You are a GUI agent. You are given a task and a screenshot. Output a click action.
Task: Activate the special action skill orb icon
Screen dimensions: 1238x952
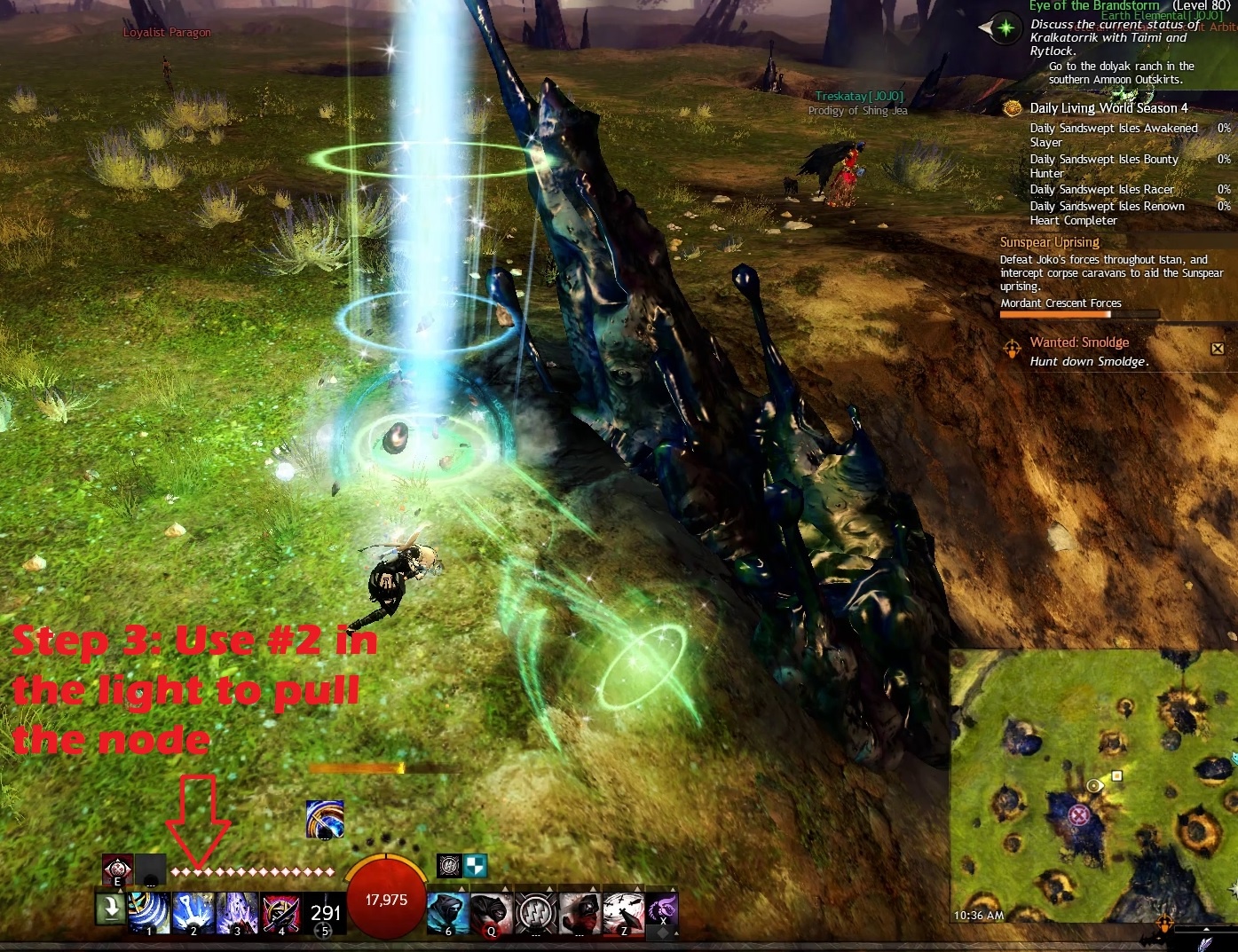click(324, 819)
